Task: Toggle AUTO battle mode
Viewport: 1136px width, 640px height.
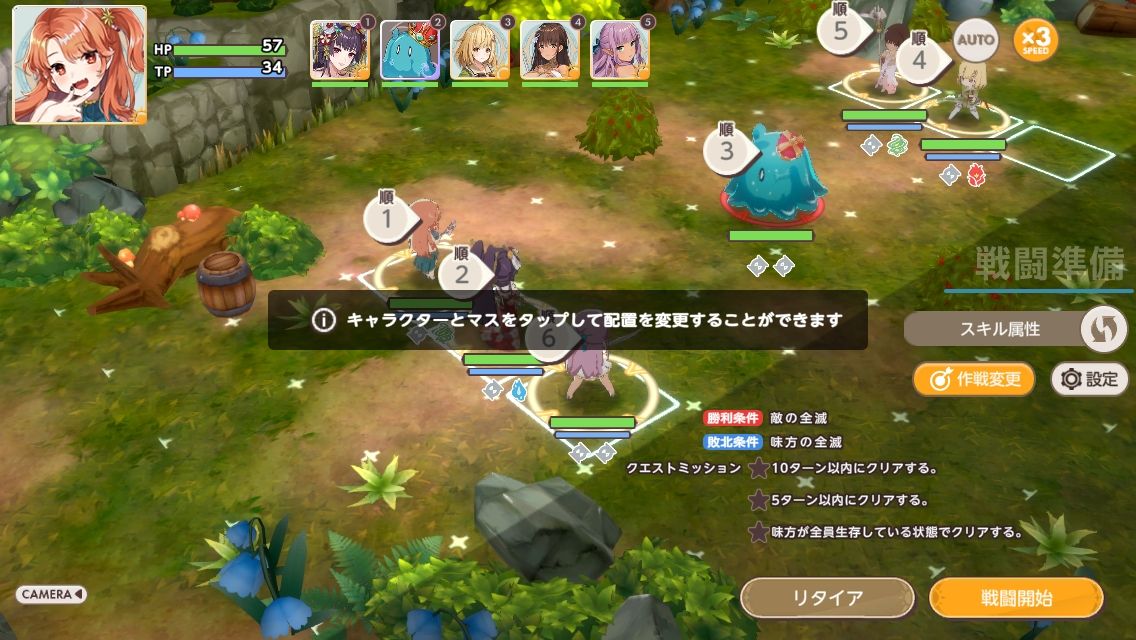Action: click(975, 40)
